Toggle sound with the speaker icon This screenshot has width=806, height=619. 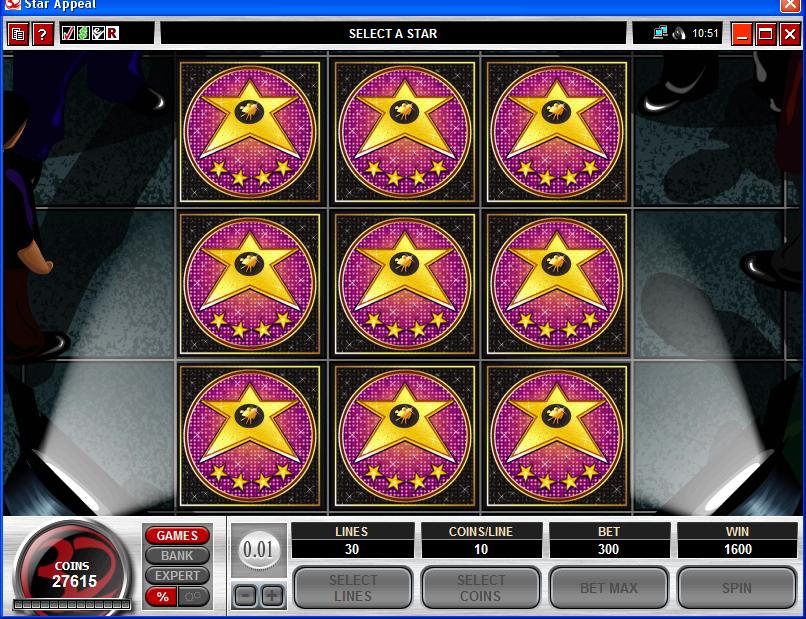click(678, 33)
